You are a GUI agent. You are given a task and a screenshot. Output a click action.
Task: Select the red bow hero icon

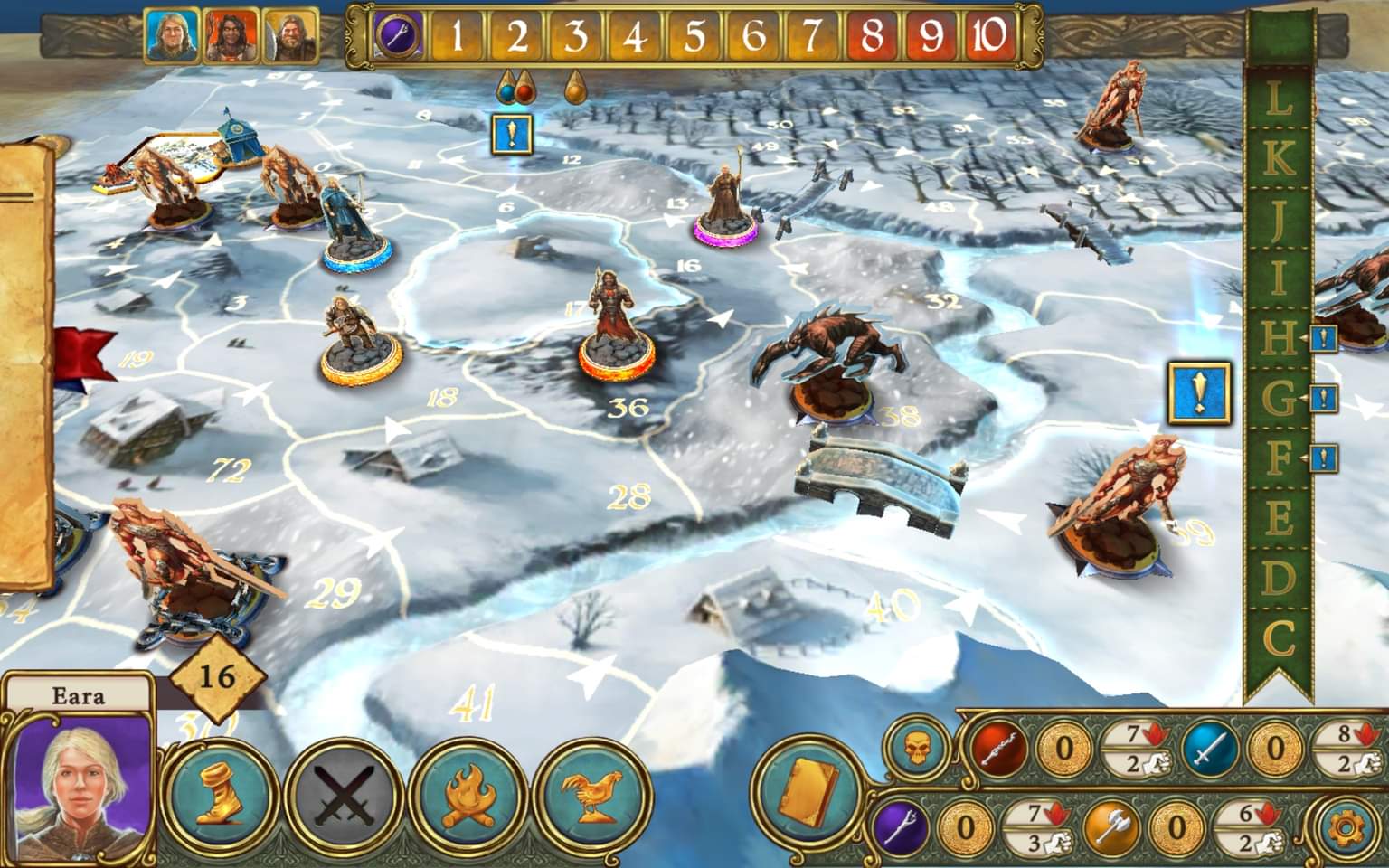coord(999,750)
